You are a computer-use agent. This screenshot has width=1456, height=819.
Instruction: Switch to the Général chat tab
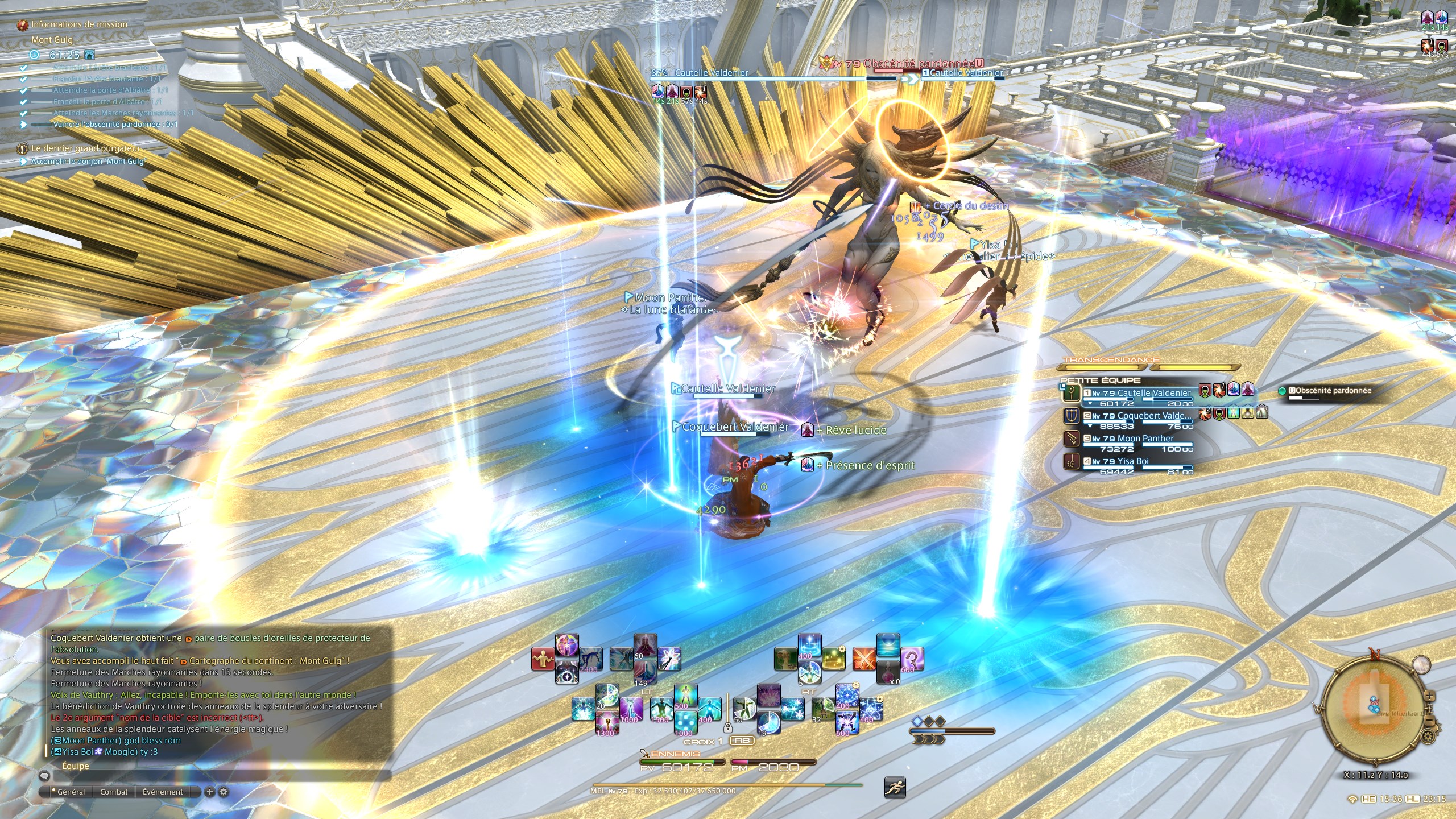71,792
